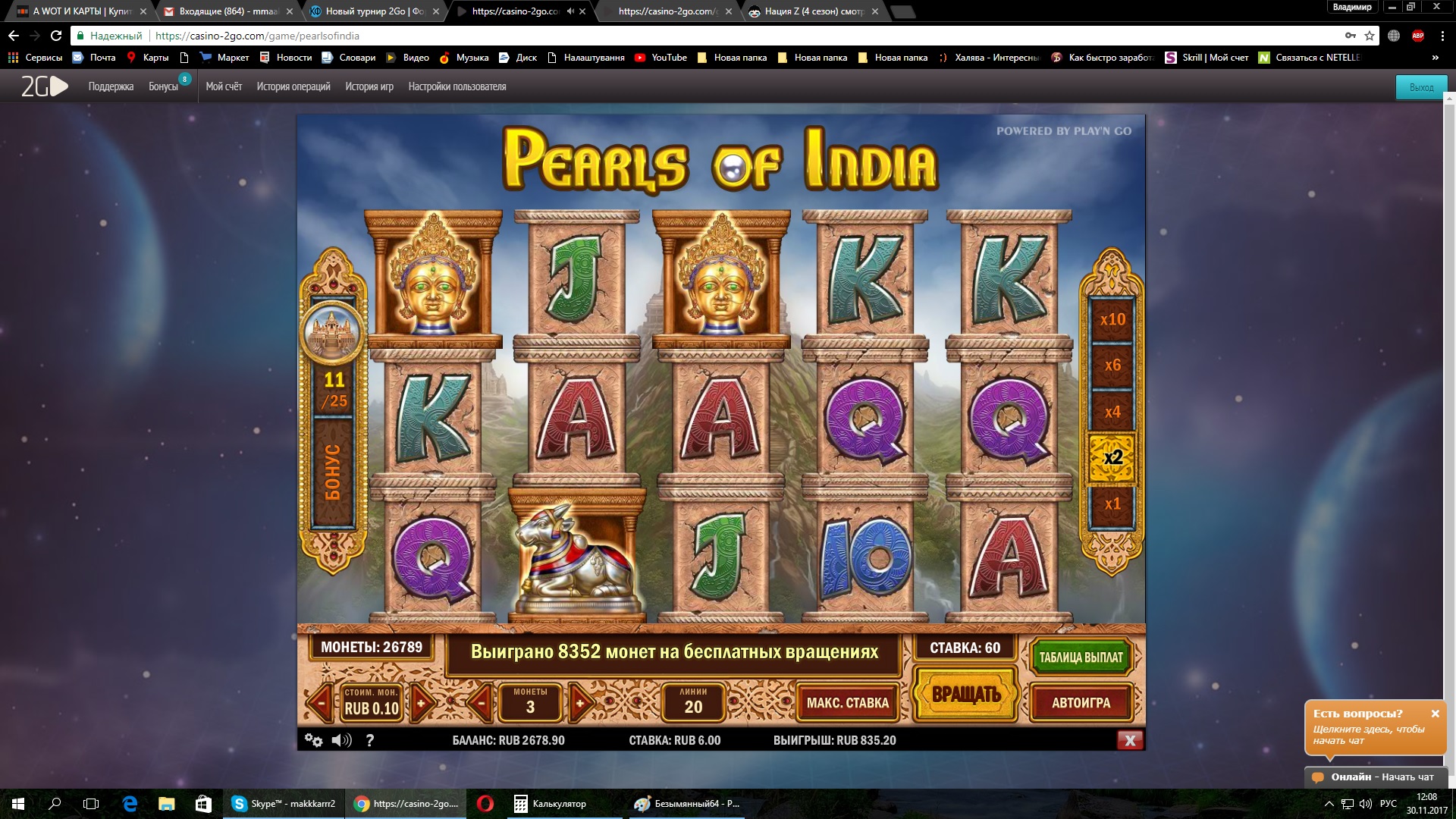View История операций transactions

click(293, 86)
